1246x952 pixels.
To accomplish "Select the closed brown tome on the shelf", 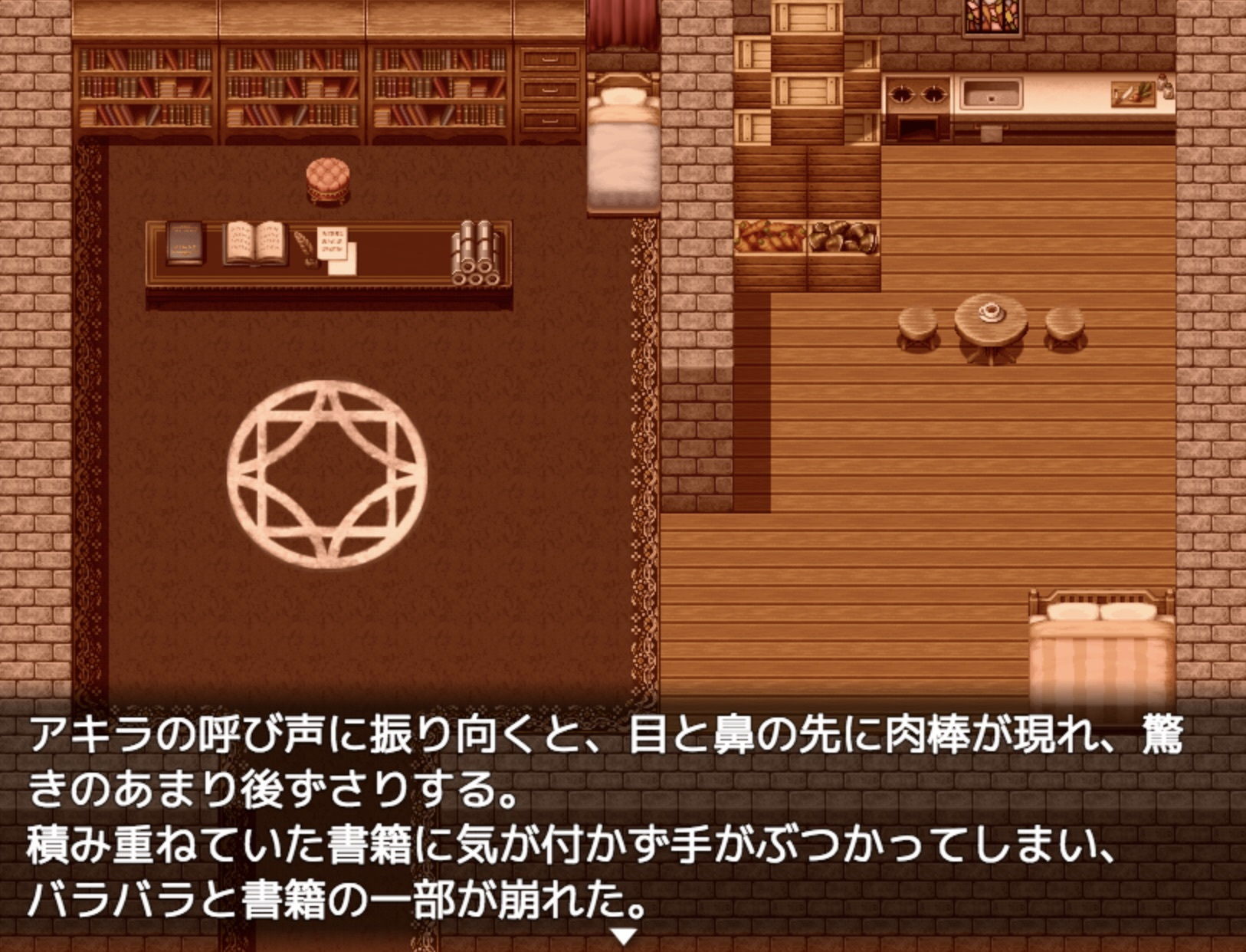I will click(184, 241).
